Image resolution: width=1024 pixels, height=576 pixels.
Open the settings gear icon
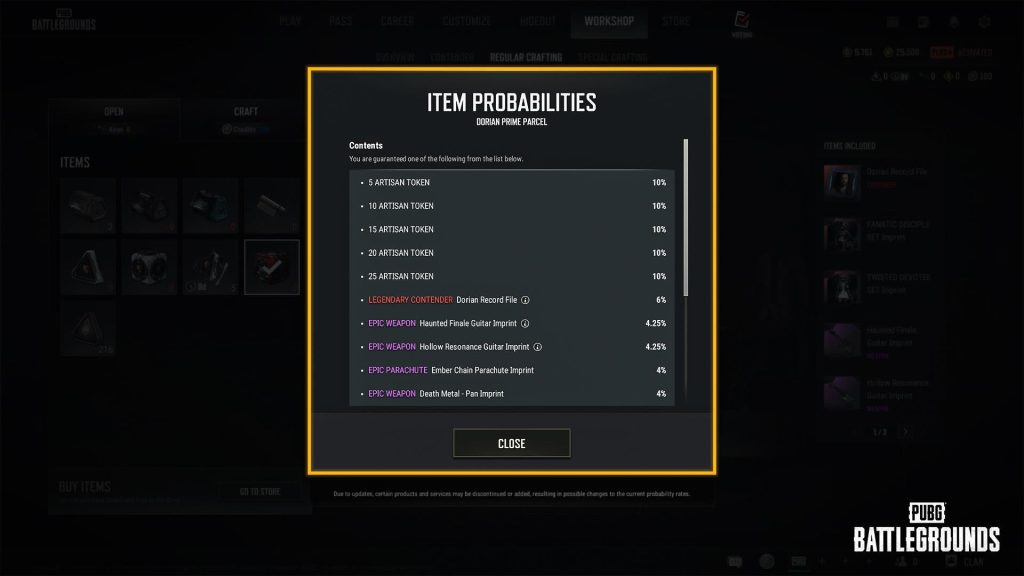pyautogui.click(x=984, y=21)
